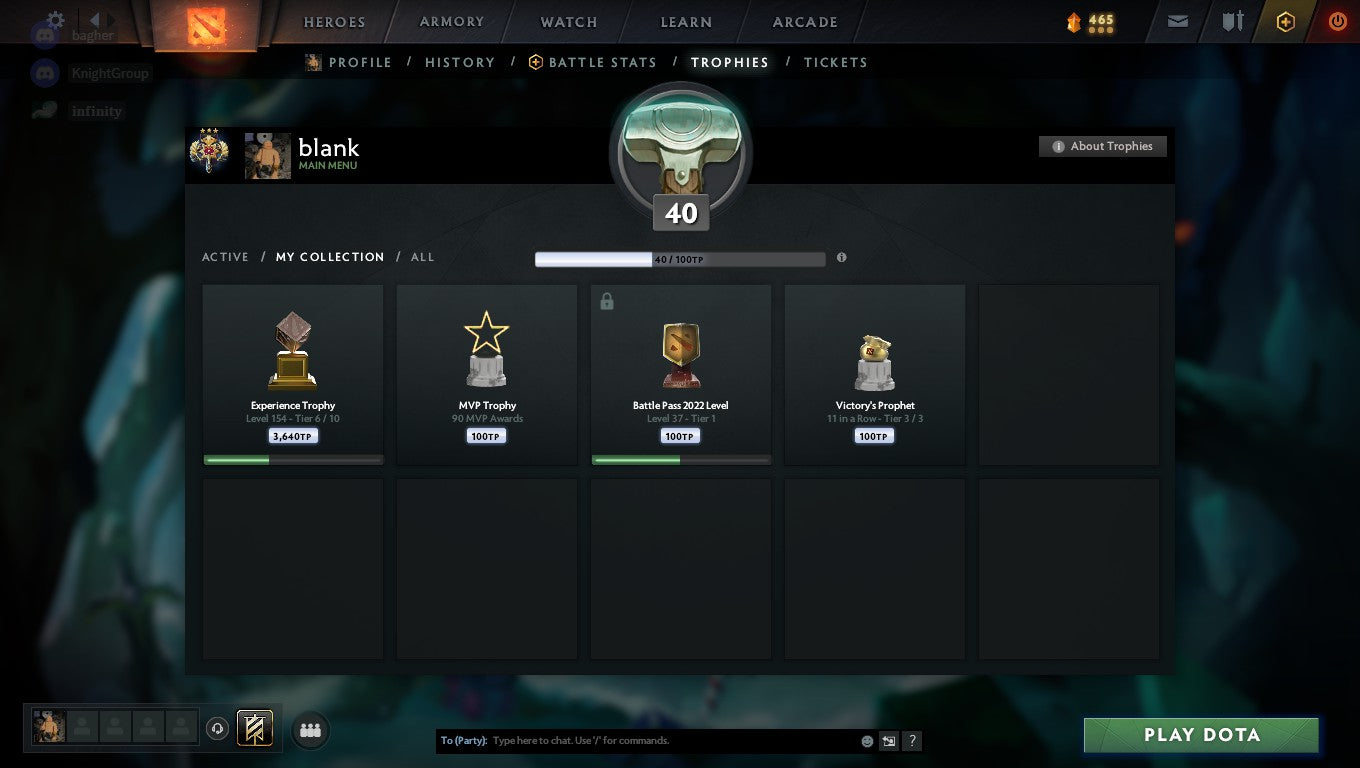Screen dimensions: 1360x768
Task: Click the 40/100TP trophy progress bar
Action: [680, 258]
